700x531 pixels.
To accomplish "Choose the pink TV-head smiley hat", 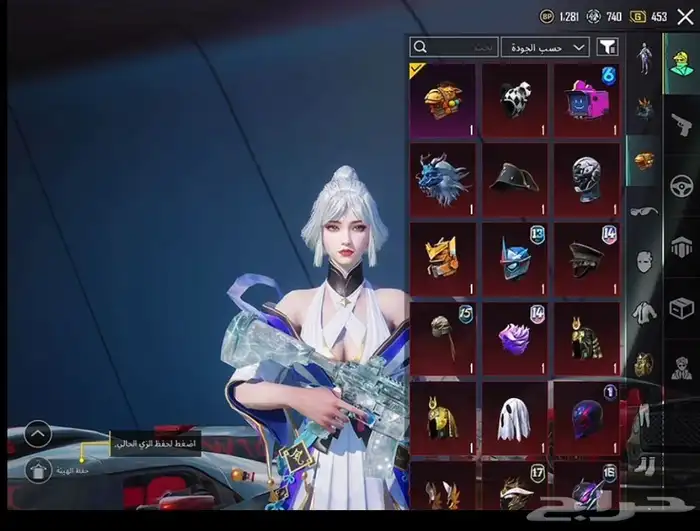I will (586, 100).
